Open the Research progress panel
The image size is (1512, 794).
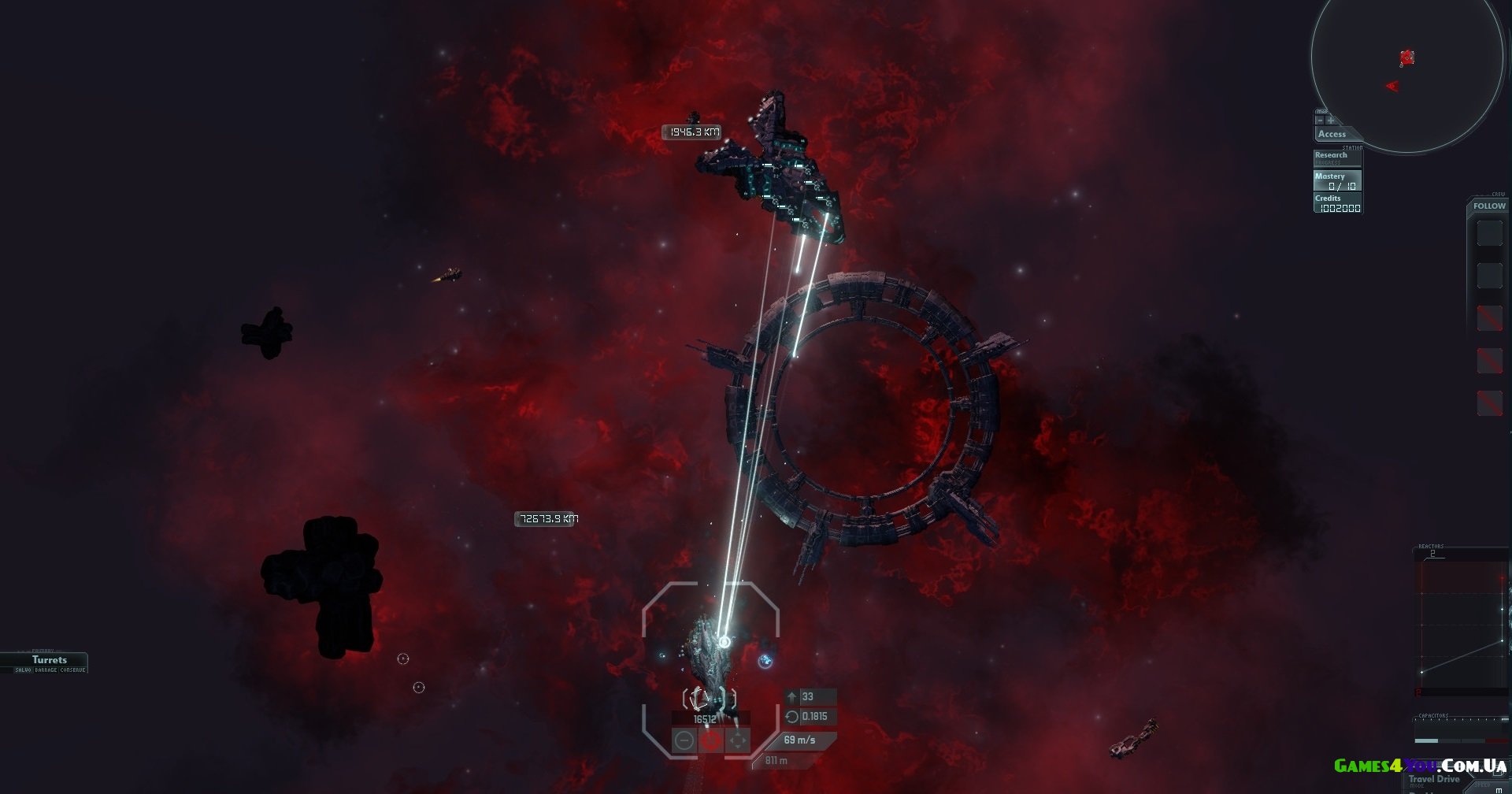tap(1336, 157)
